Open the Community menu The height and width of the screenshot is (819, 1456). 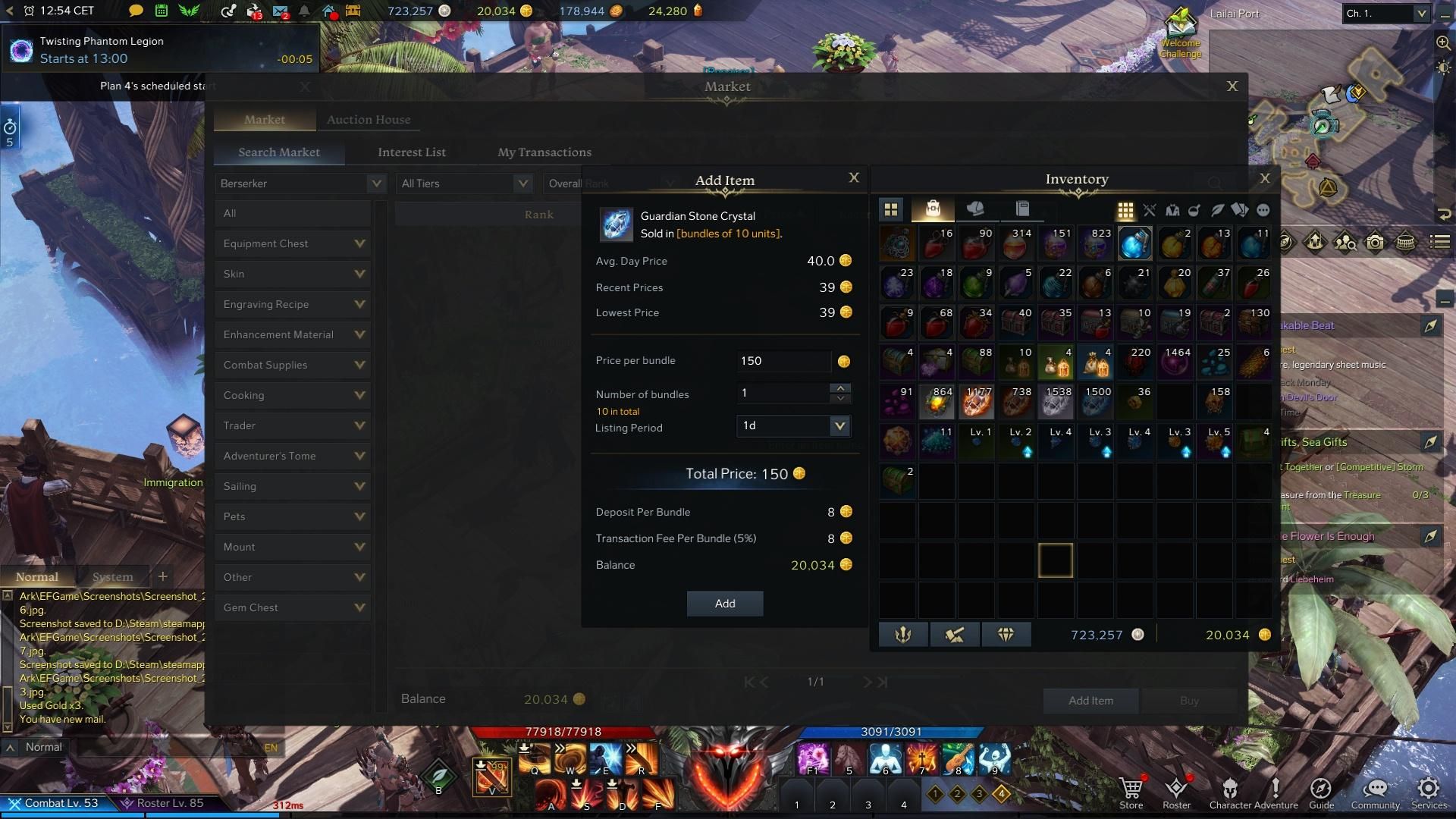tap(1375, 792)
